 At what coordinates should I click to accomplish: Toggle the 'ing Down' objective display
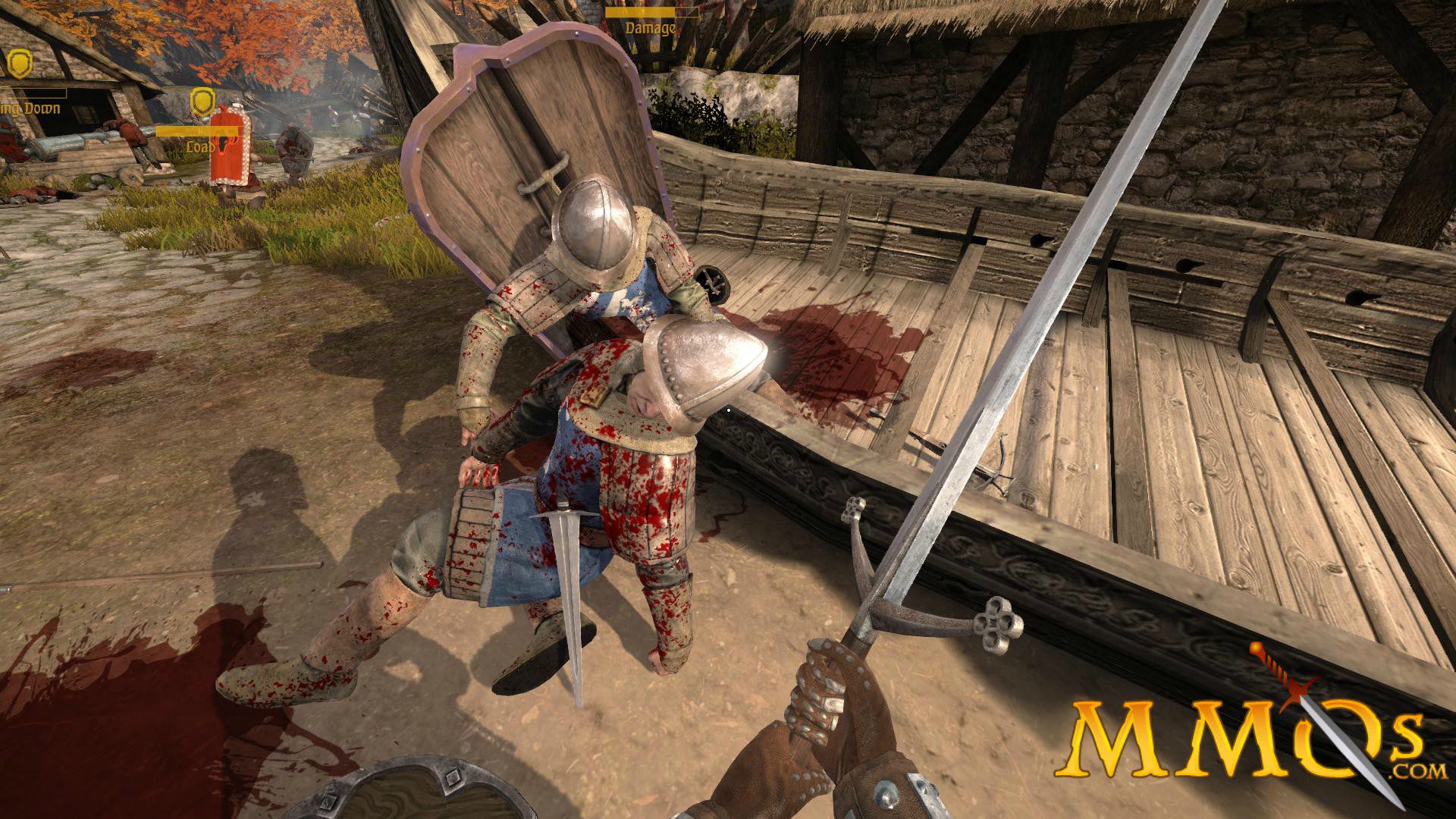(x=32, y=108)
